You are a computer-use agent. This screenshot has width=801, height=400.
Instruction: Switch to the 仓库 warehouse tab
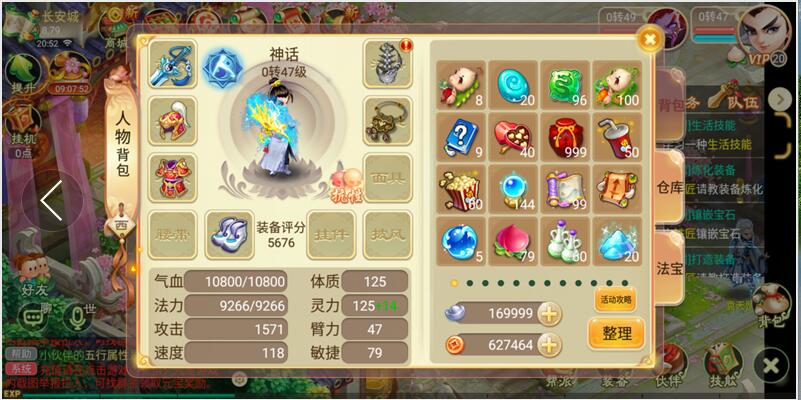(670, 187)
